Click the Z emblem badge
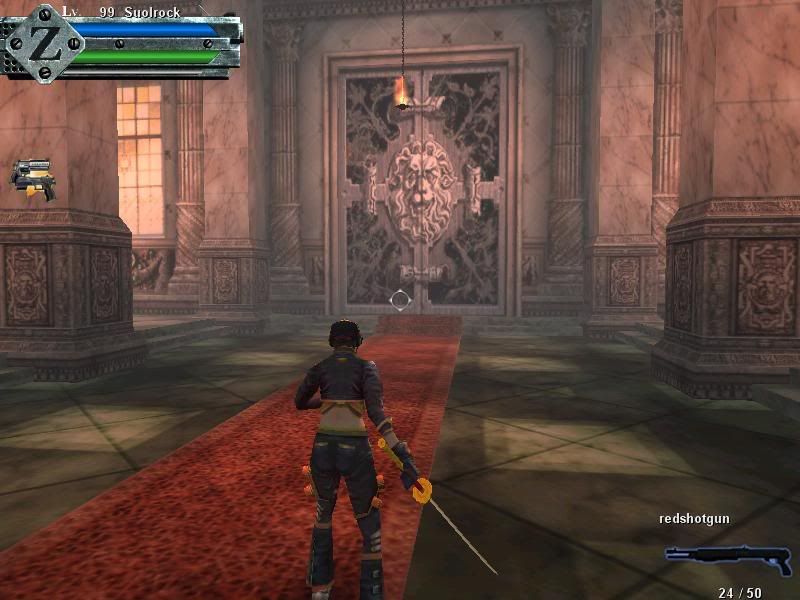 coord(43,41)
